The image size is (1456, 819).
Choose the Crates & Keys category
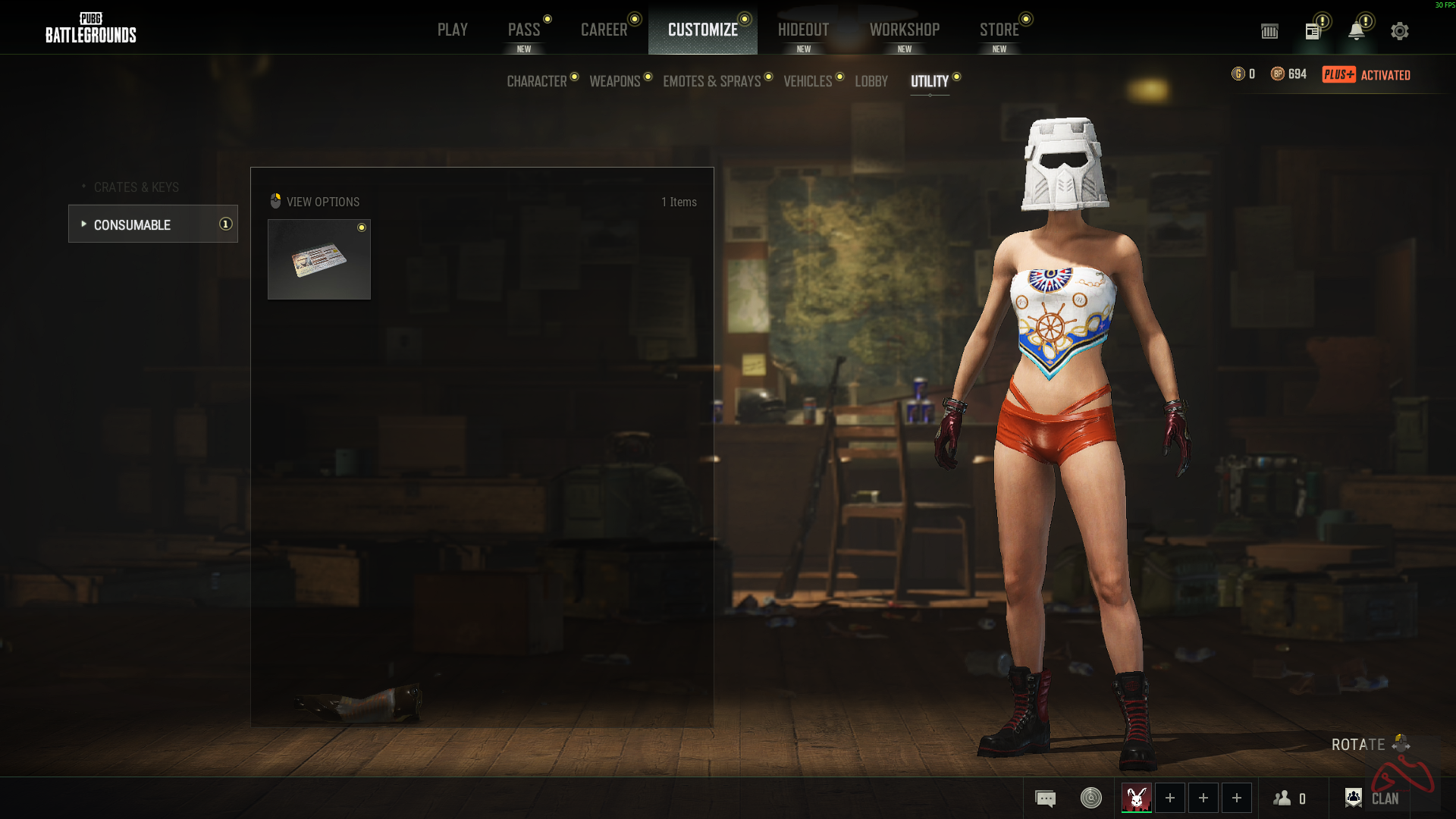pyautogui.click(x=136, y=187)
